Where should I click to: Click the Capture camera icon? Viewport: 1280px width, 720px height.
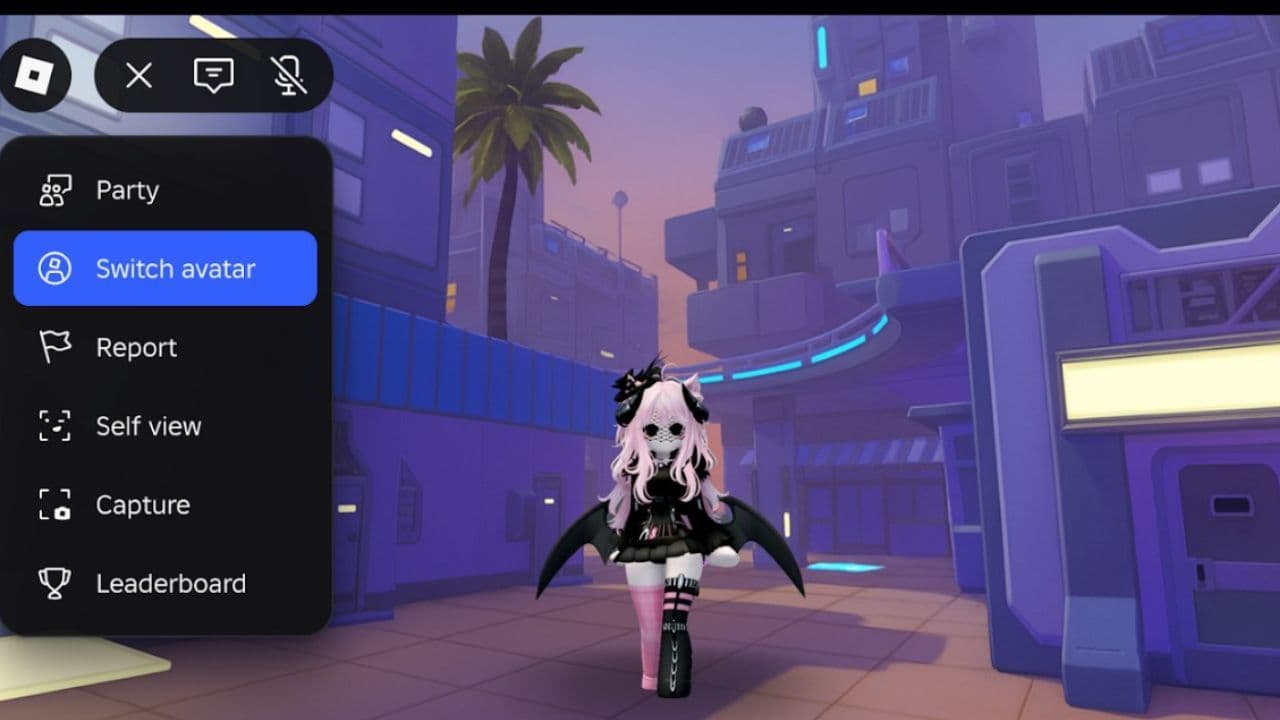[56, 504]
